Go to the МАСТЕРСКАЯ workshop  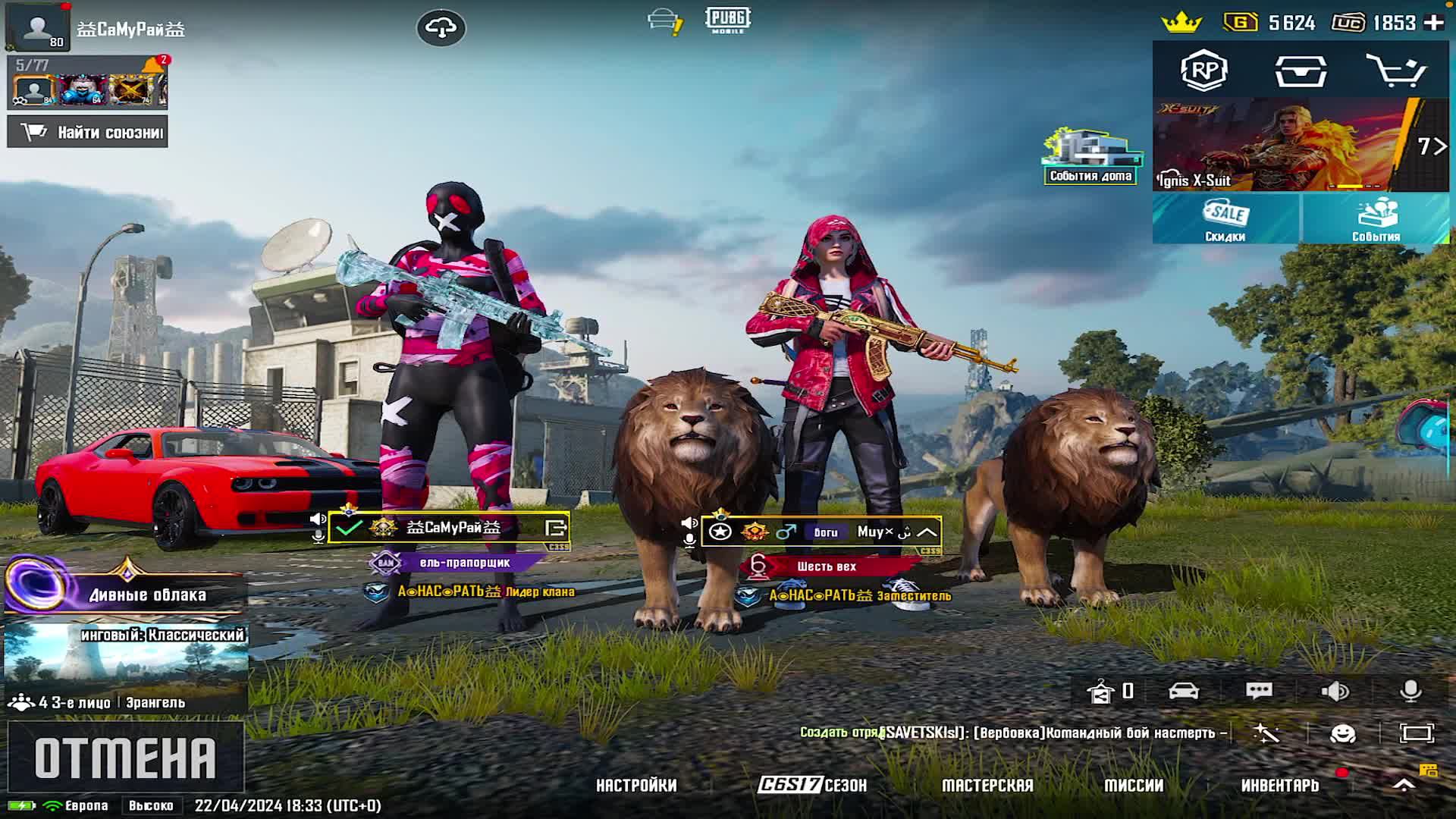(x=987, y=786)
